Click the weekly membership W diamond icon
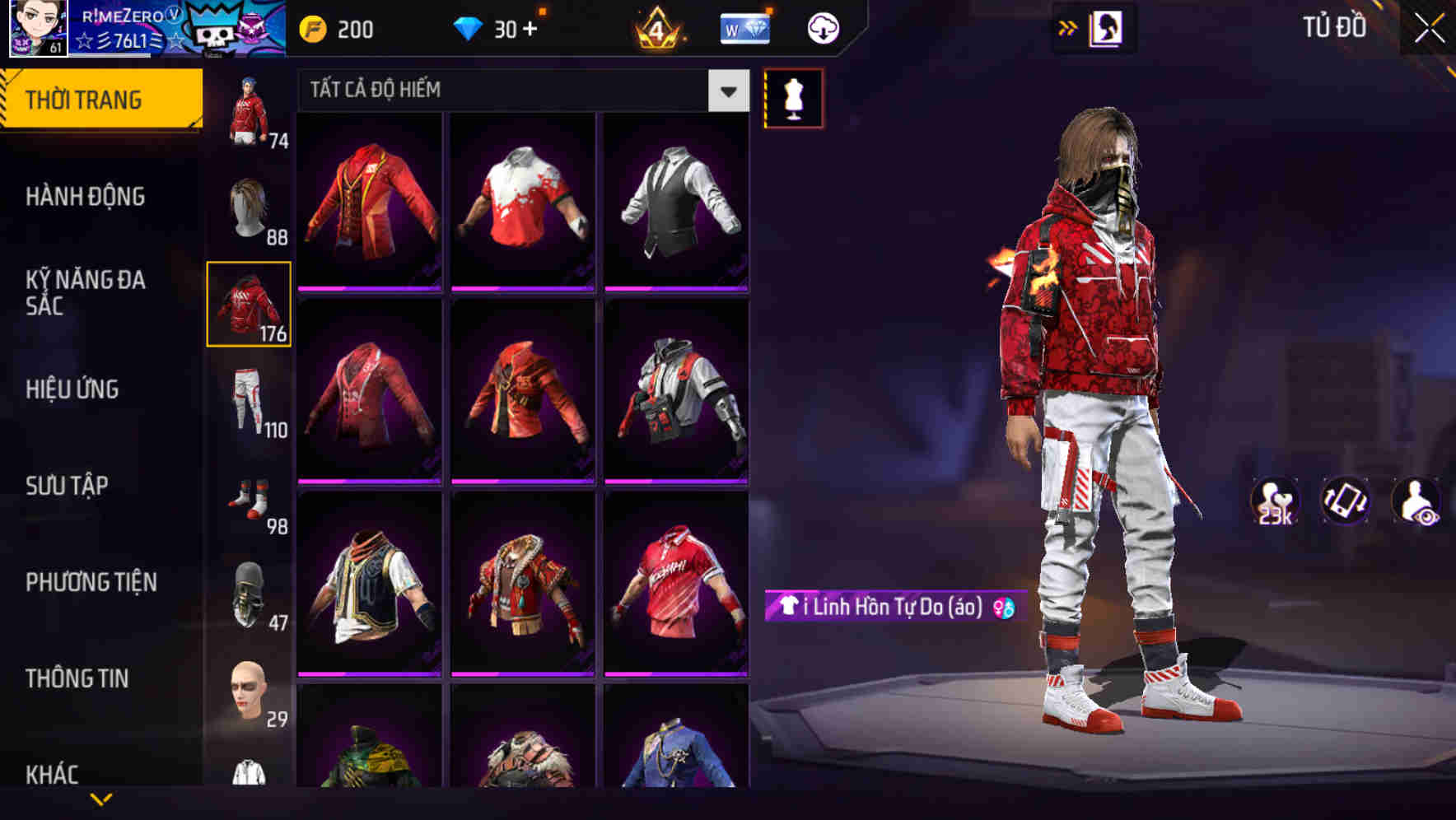The width and height of the screenshot is (1456, 820). 744,27
